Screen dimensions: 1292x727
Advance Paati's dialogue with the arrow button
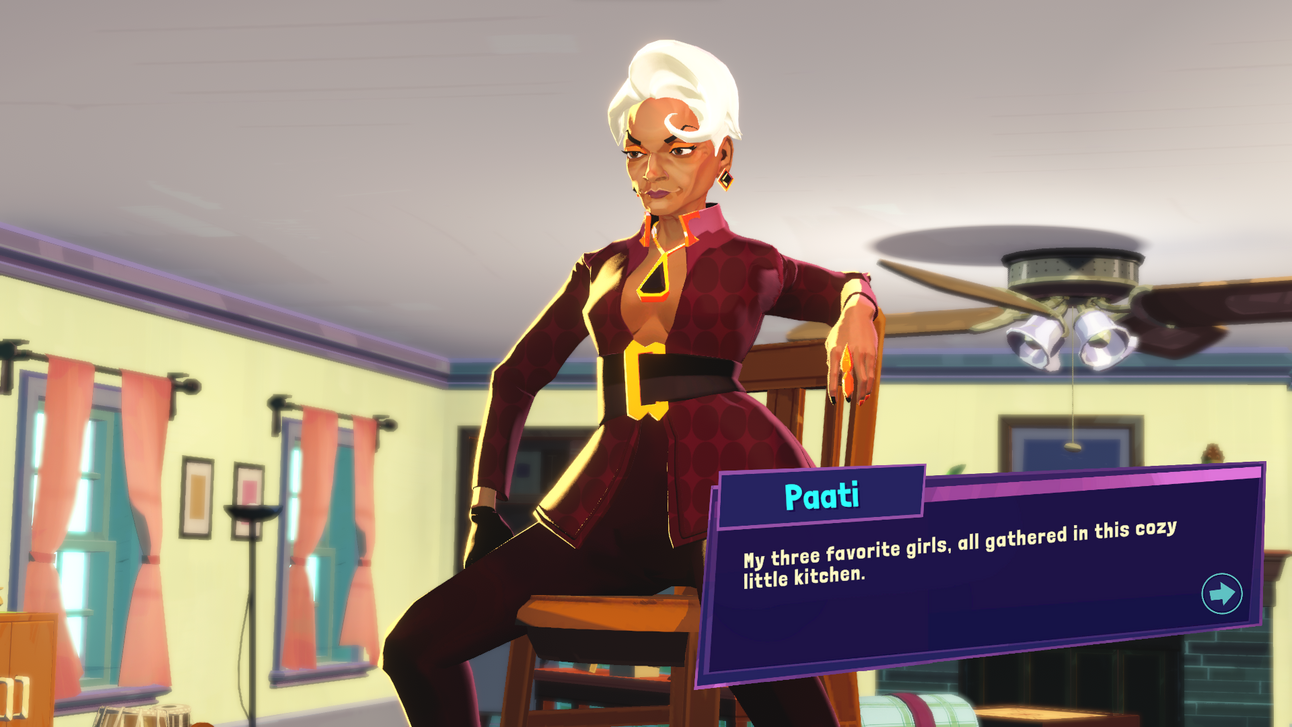point(1221,594)
